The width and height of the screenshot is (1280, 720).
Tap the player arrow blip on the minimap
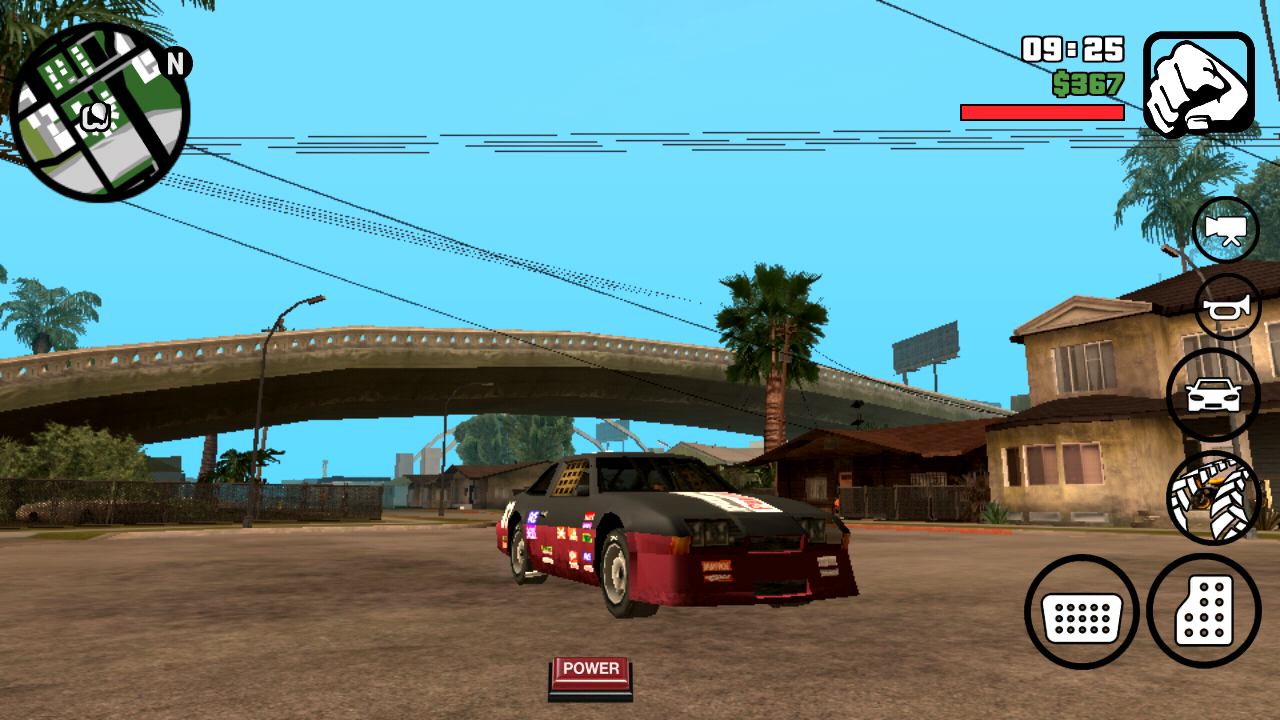point(95,115)
